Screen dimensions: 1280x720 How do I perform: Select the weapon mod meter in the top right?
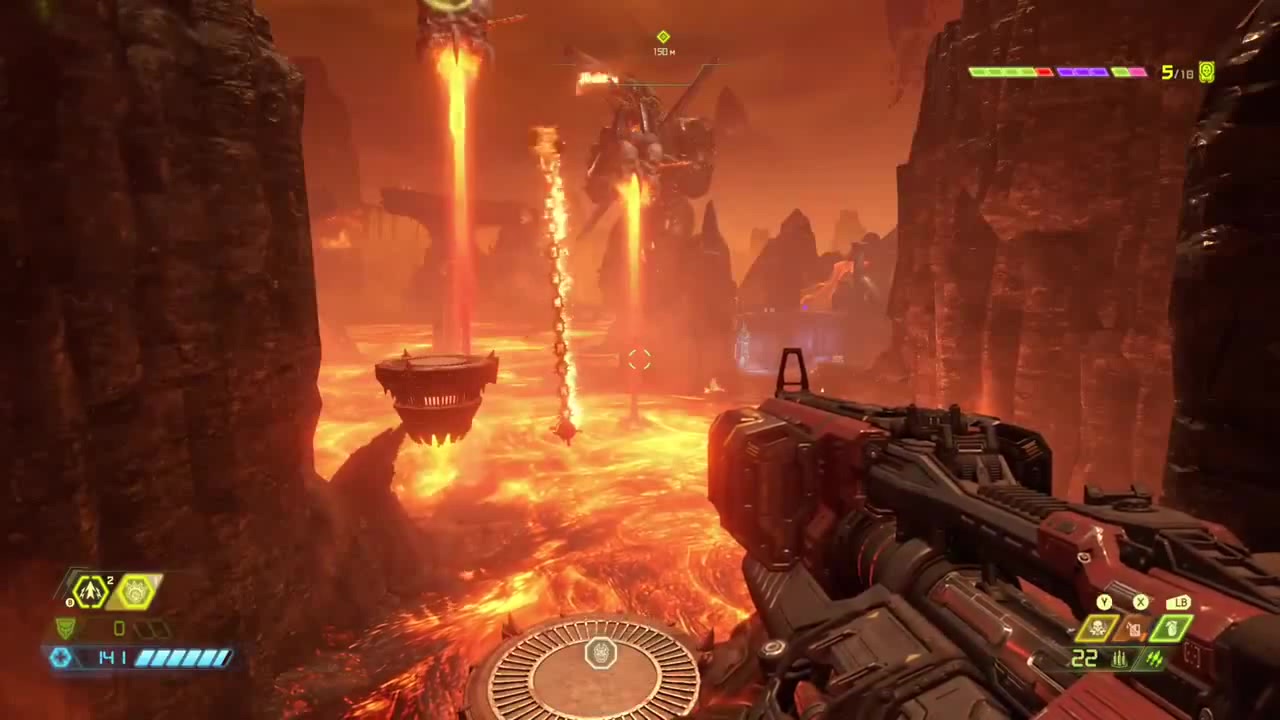tap(1058, 71)
